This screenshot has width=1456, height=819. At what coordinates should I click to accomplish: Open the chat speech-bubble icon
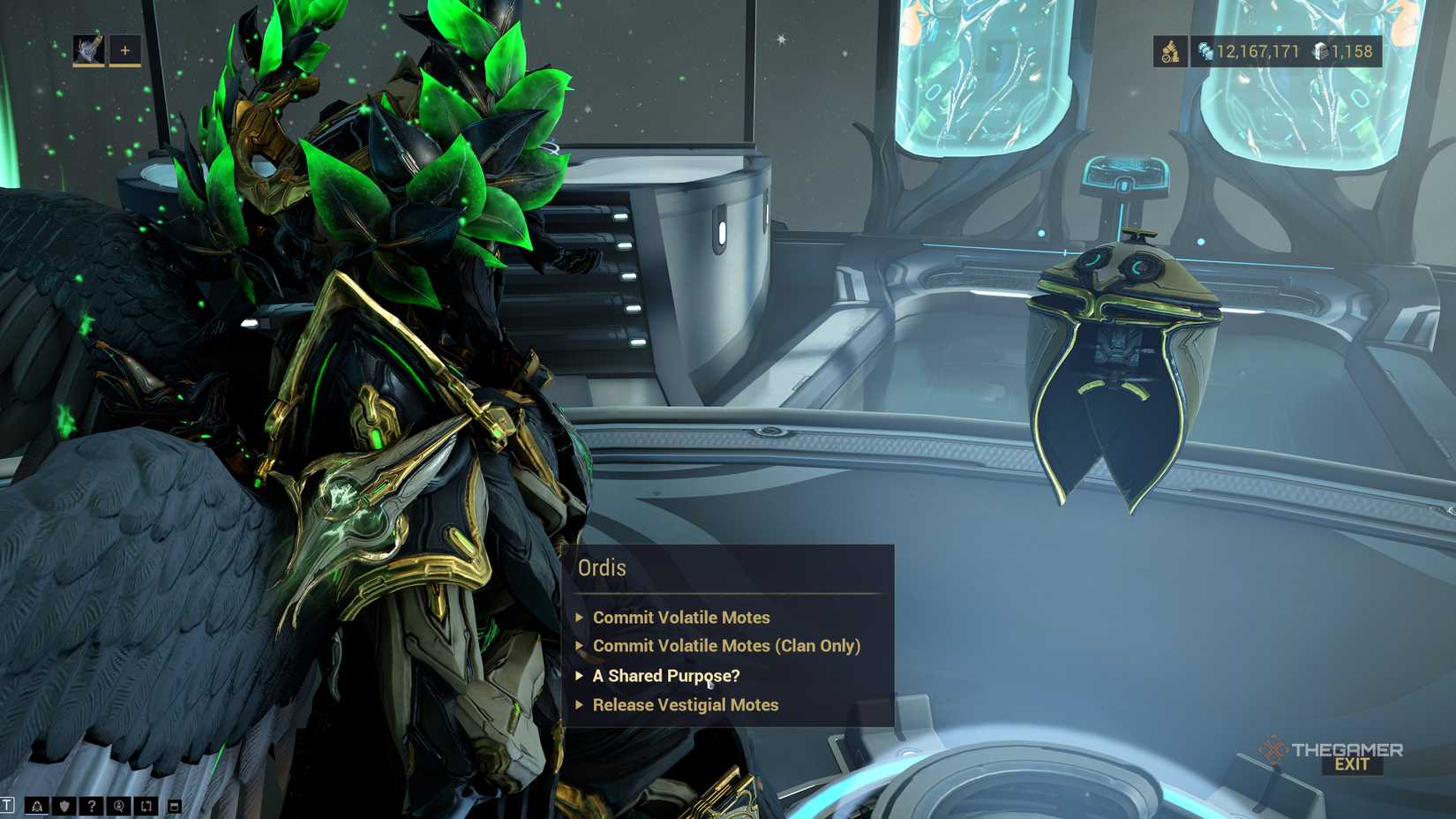click(x=117, y=805)
